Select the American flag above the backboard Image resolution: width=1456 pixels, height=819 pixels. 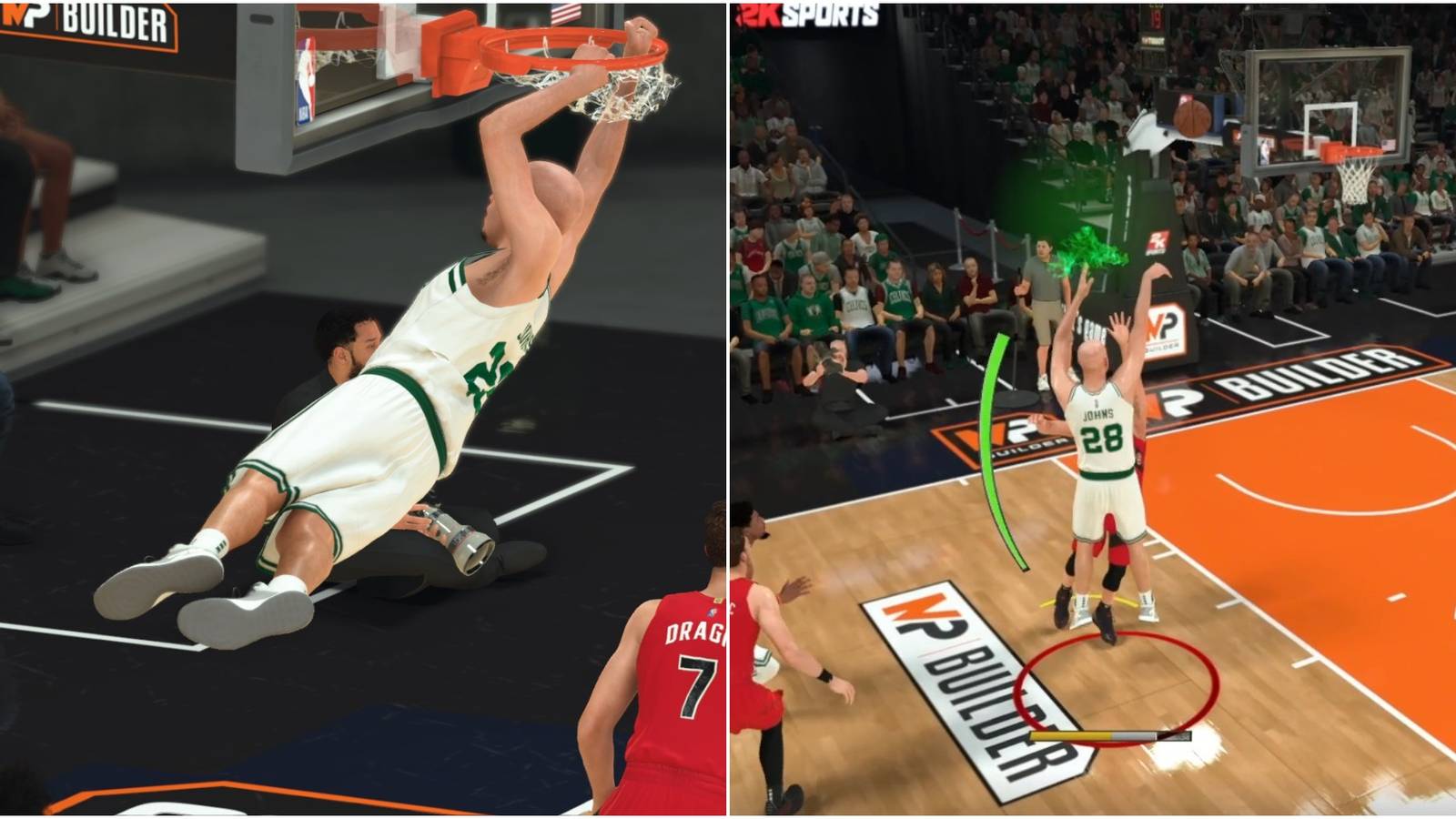567,14
